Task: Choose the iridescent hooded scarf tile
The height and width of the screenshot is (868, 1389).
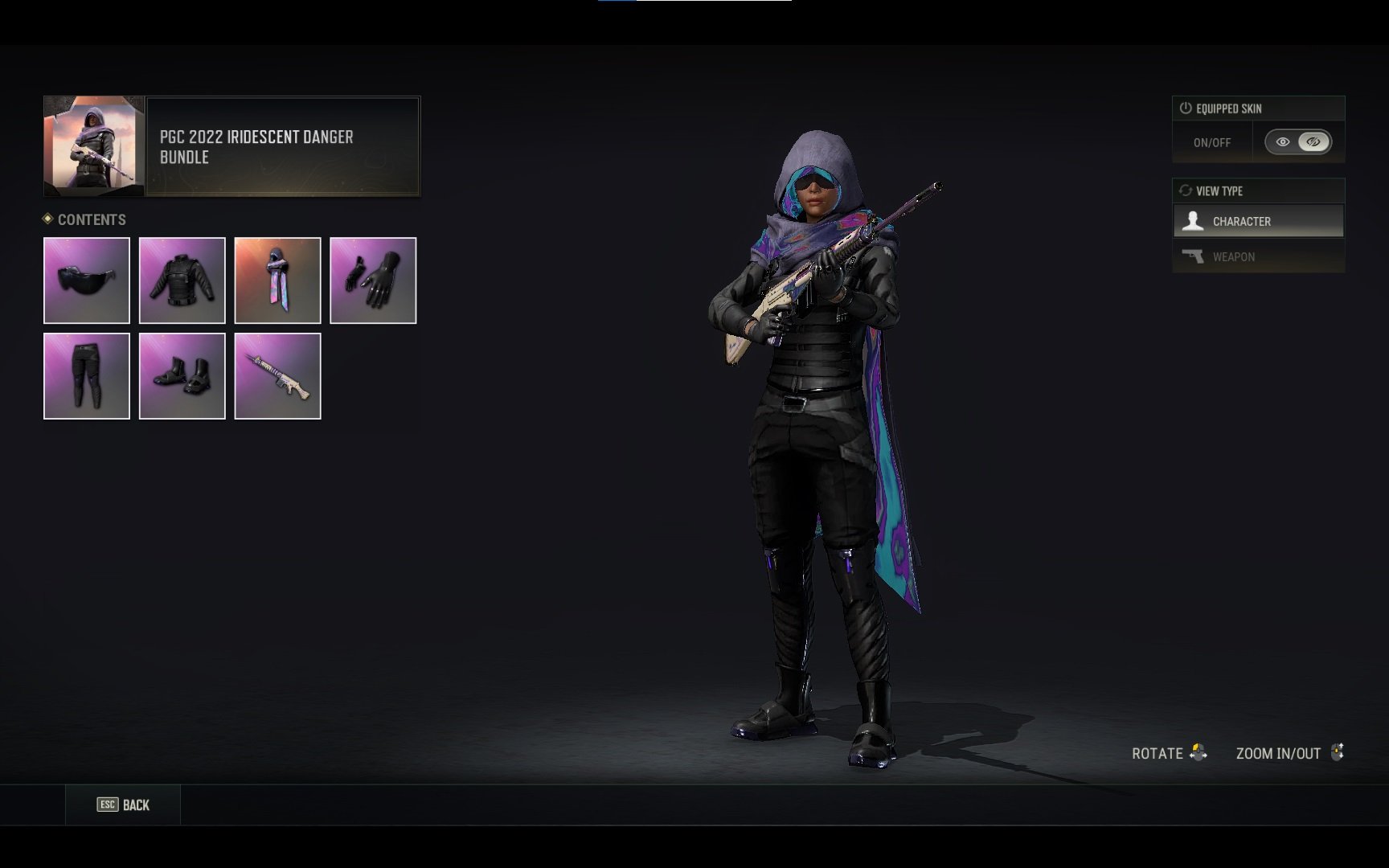Action: [277, 280]
